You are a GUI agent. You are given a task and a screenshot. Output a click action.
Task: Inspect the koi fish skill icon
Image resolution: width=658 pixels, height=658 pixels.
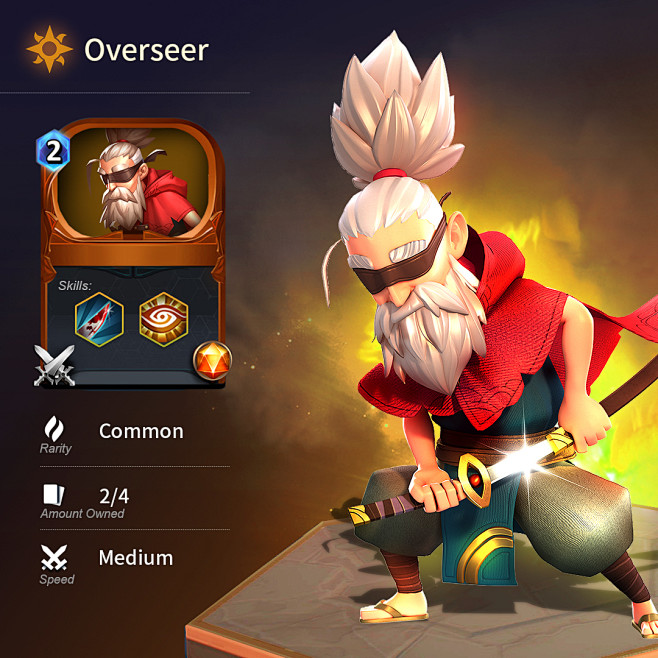click(x=100, y=321)
